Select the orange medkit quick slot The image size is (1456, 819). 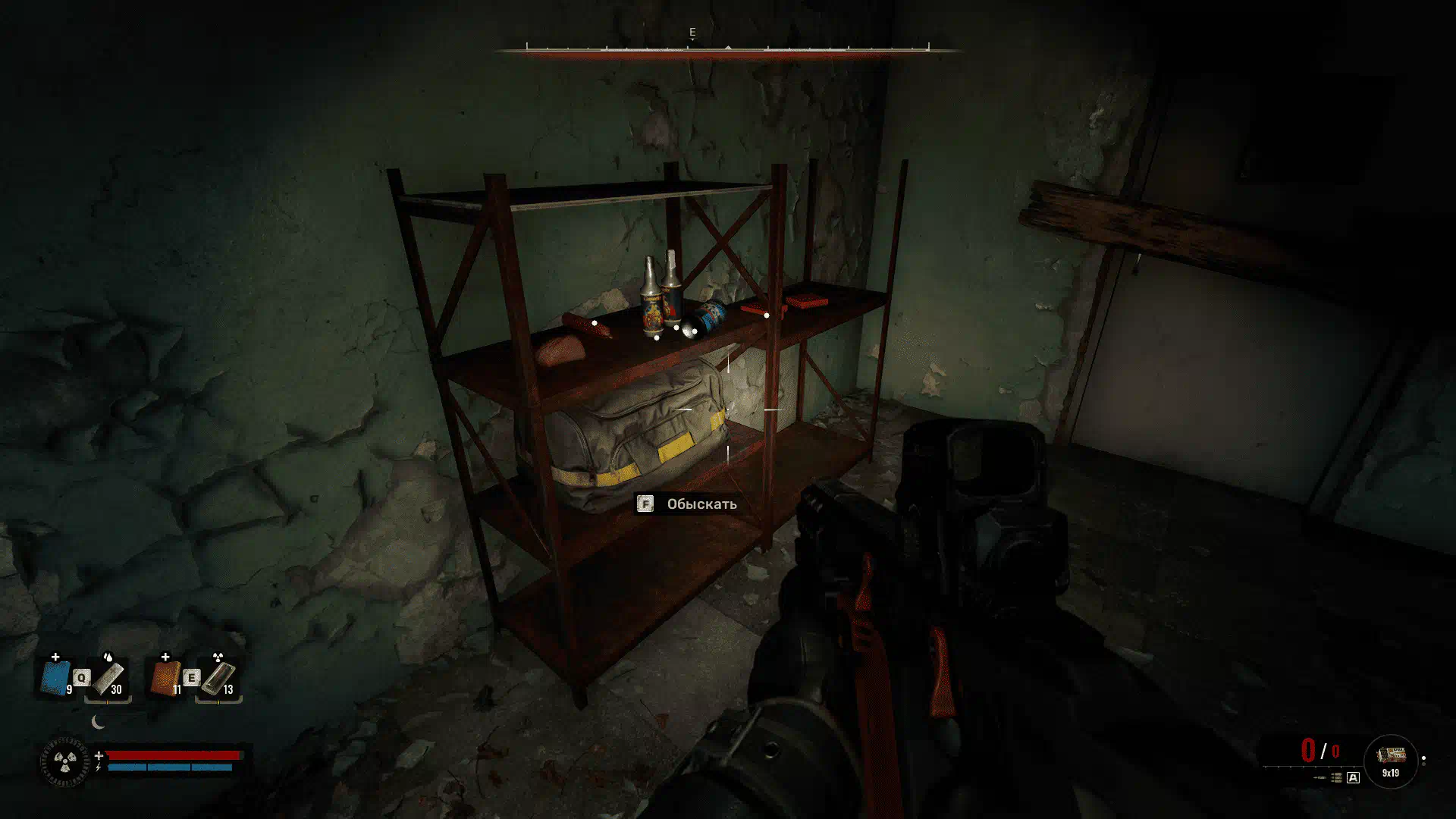coord(166,677)
